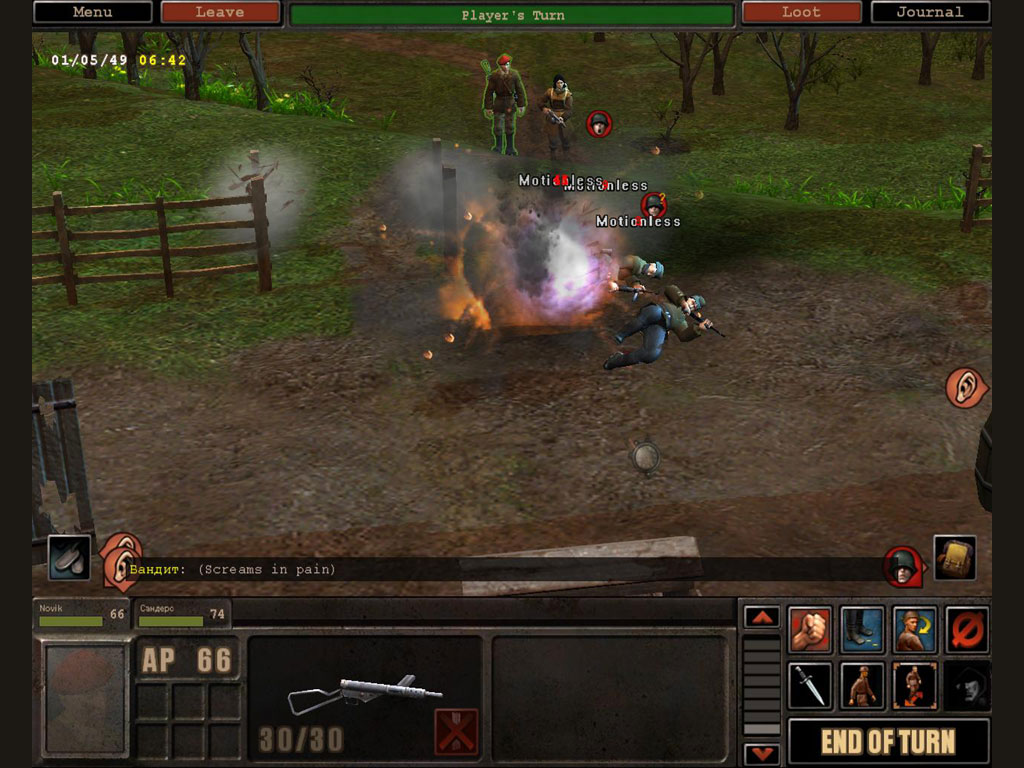Select the soldier with red arrow icon
This screenshot has height=768, width=1024.
tap(914, 685)
